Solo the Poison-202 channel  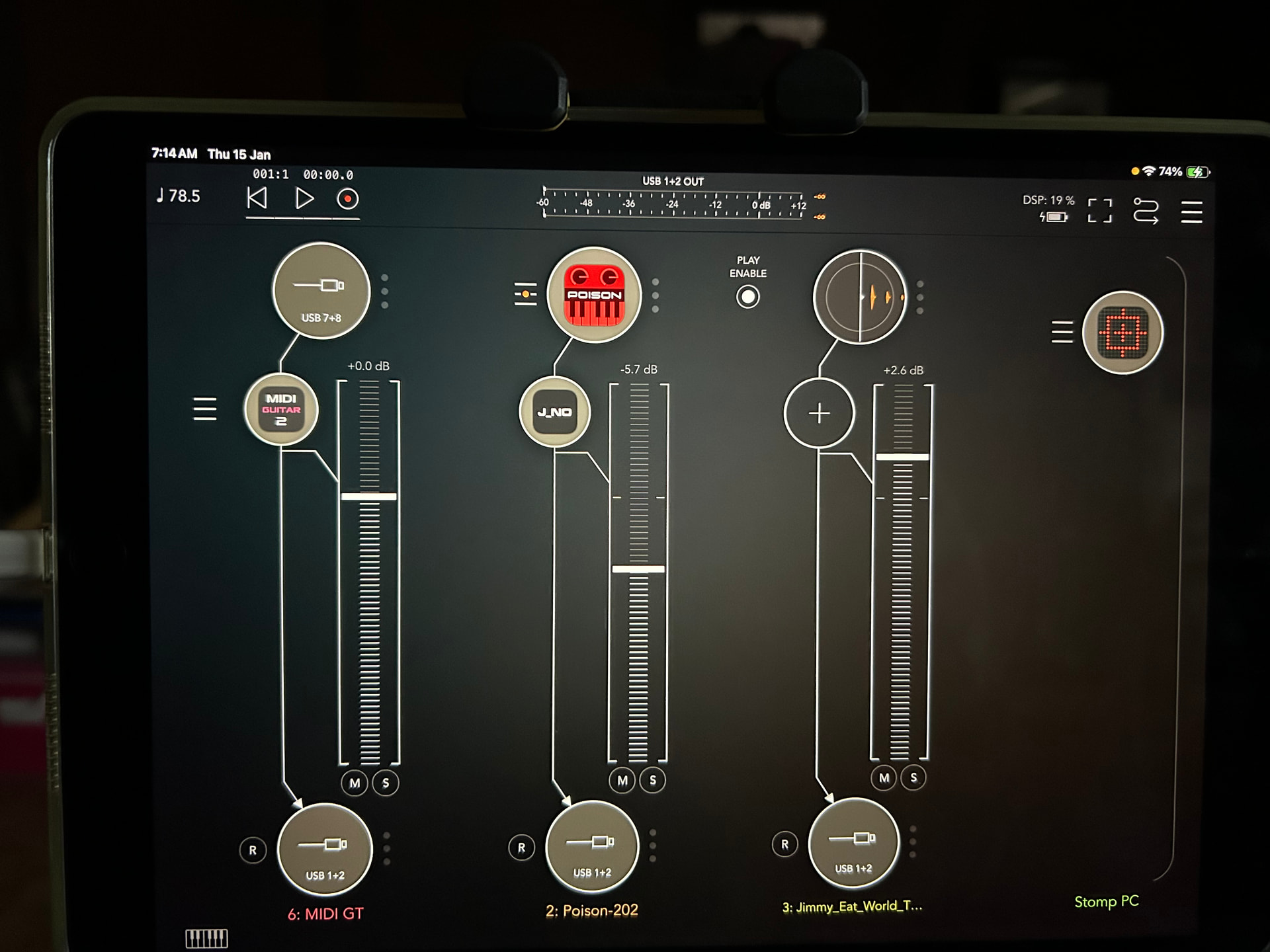click(653, 780)
